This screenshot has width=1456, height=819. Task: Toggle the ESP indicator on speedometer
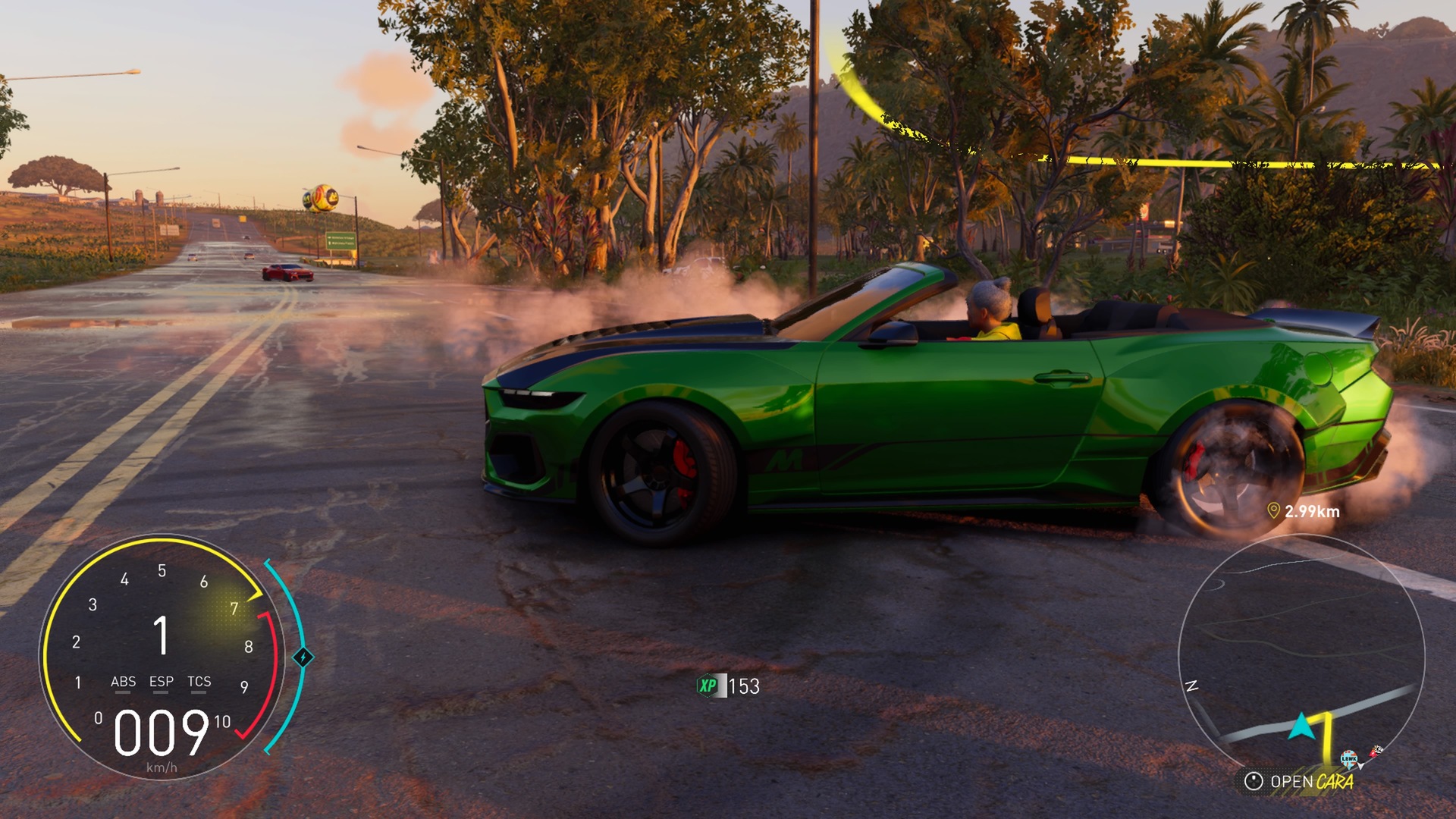pyautogui.click(x=161, y=682)
